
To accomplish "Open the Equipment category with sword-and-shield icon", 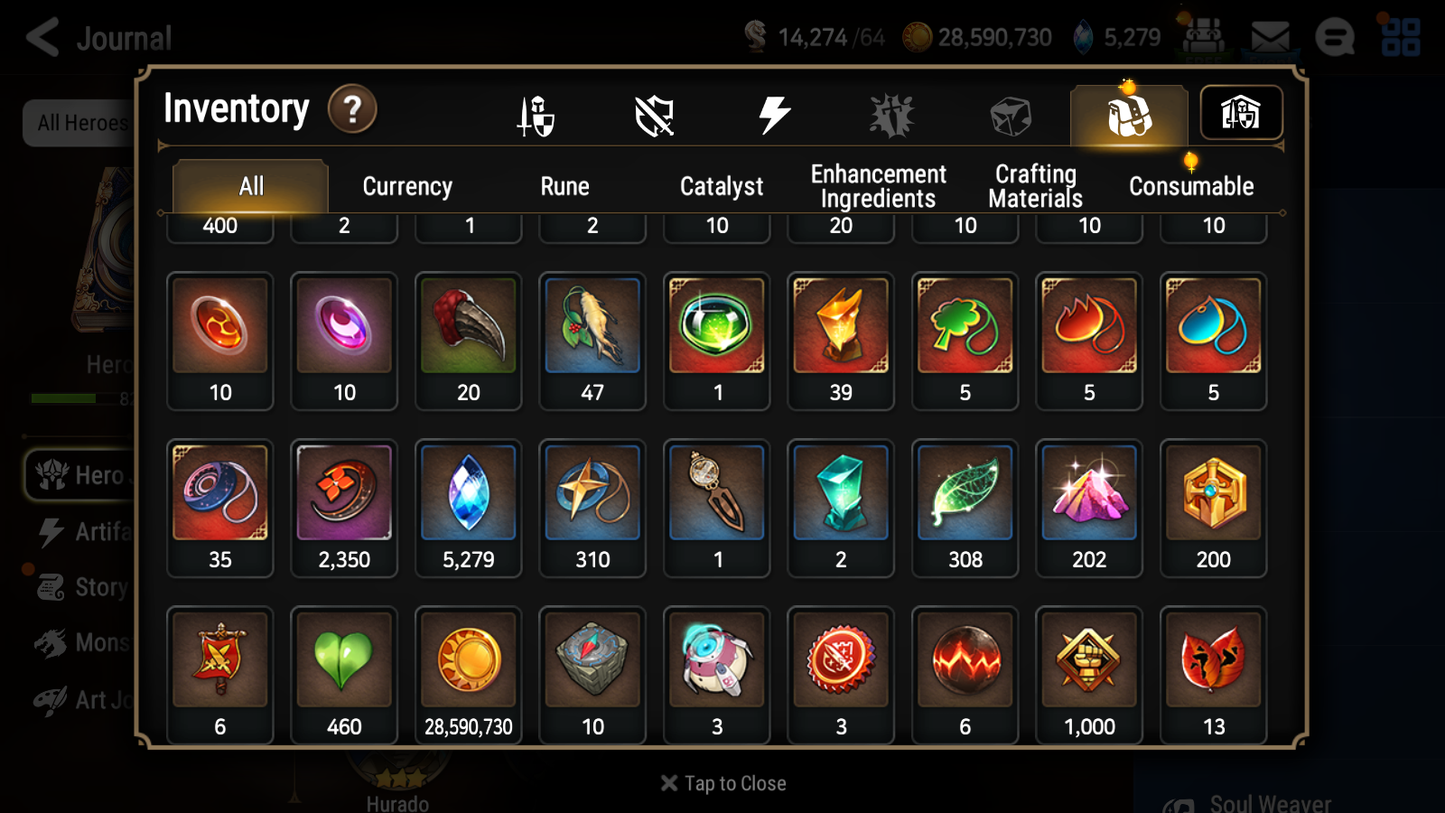I will (x=537, y=113).
